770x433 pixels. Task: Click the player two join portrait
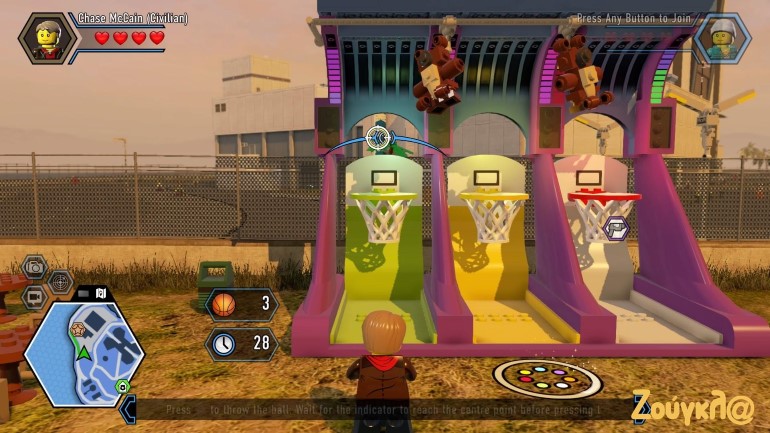click(721, 38)
